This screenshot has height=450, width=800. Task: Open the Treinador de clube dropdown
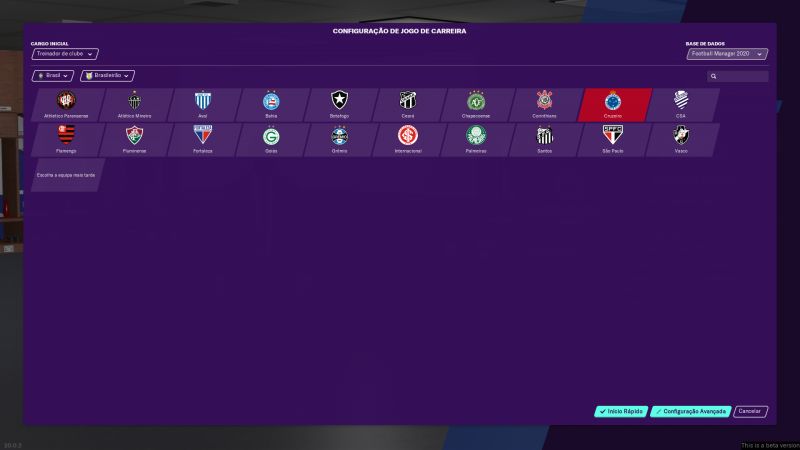65,54
